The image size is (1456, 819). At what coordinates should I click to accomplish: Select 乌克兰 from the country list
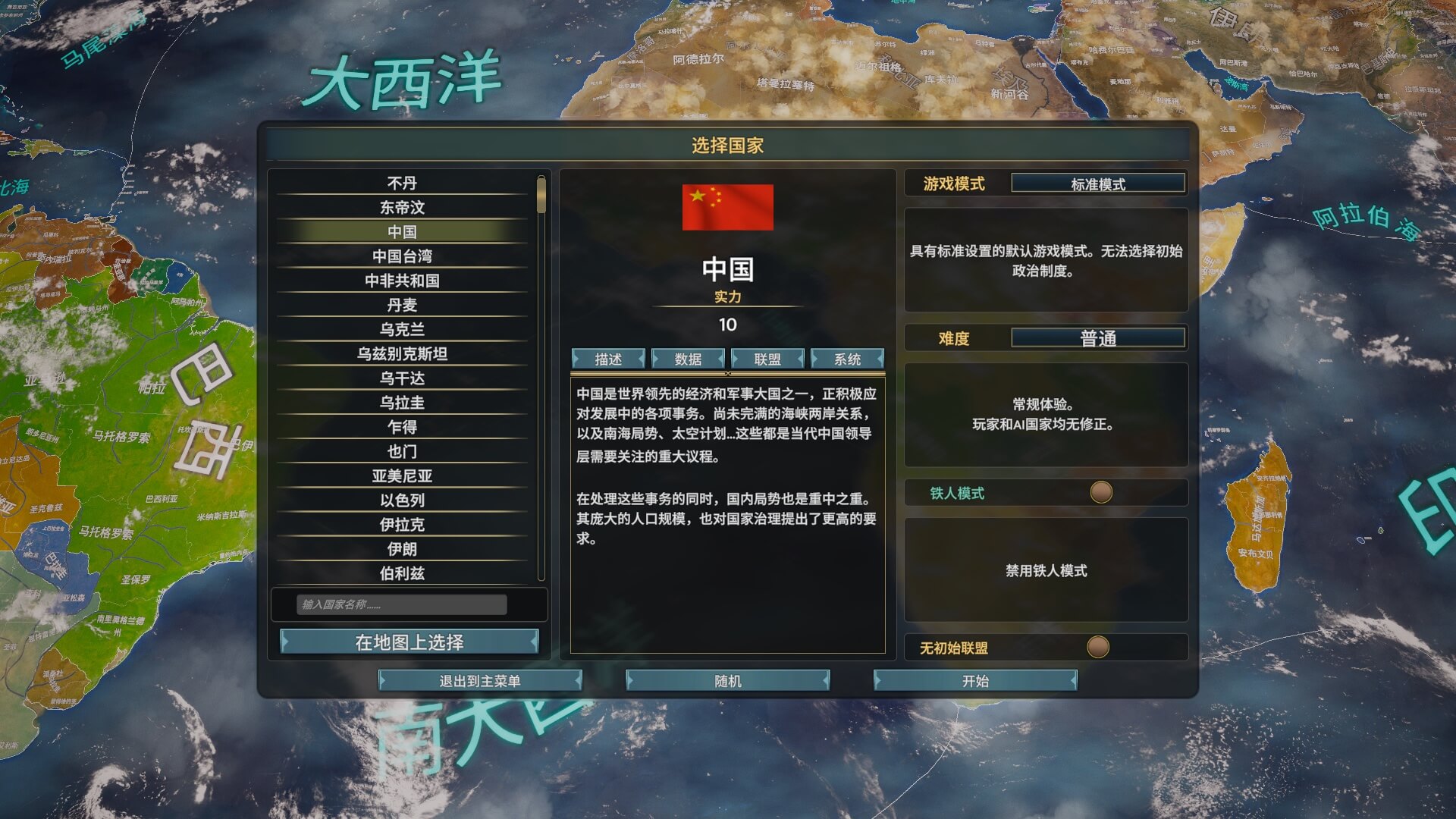pyautogui.click(x=402, y=330)
